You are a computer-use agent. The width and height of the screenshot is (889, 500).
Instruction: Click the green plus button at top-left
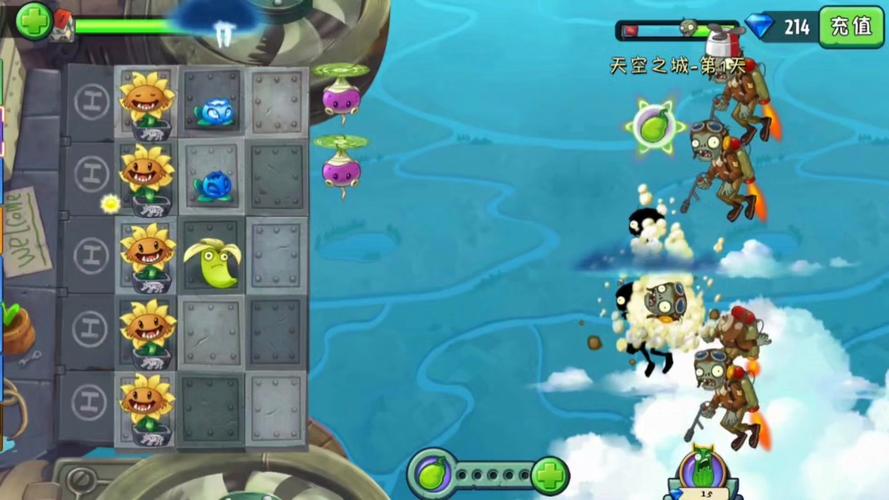pos(33,21)
